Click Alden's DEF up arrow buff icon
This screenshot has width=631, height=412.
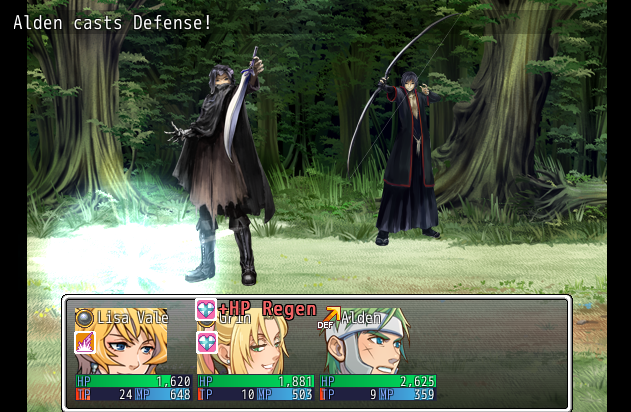click(328, 317)
